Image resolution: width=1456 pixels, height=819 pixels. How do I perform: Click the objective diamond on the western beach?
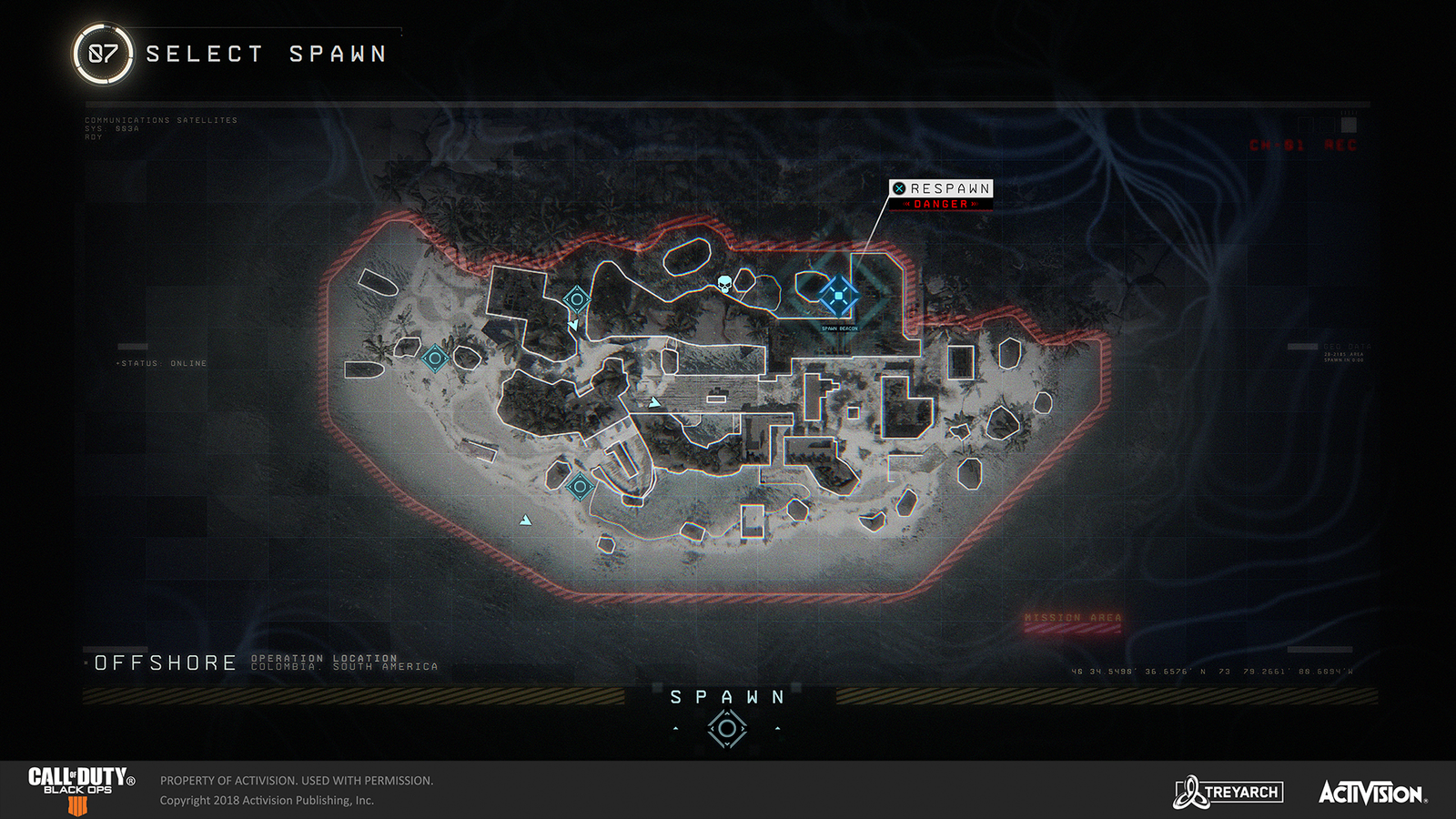coord(434,357)
